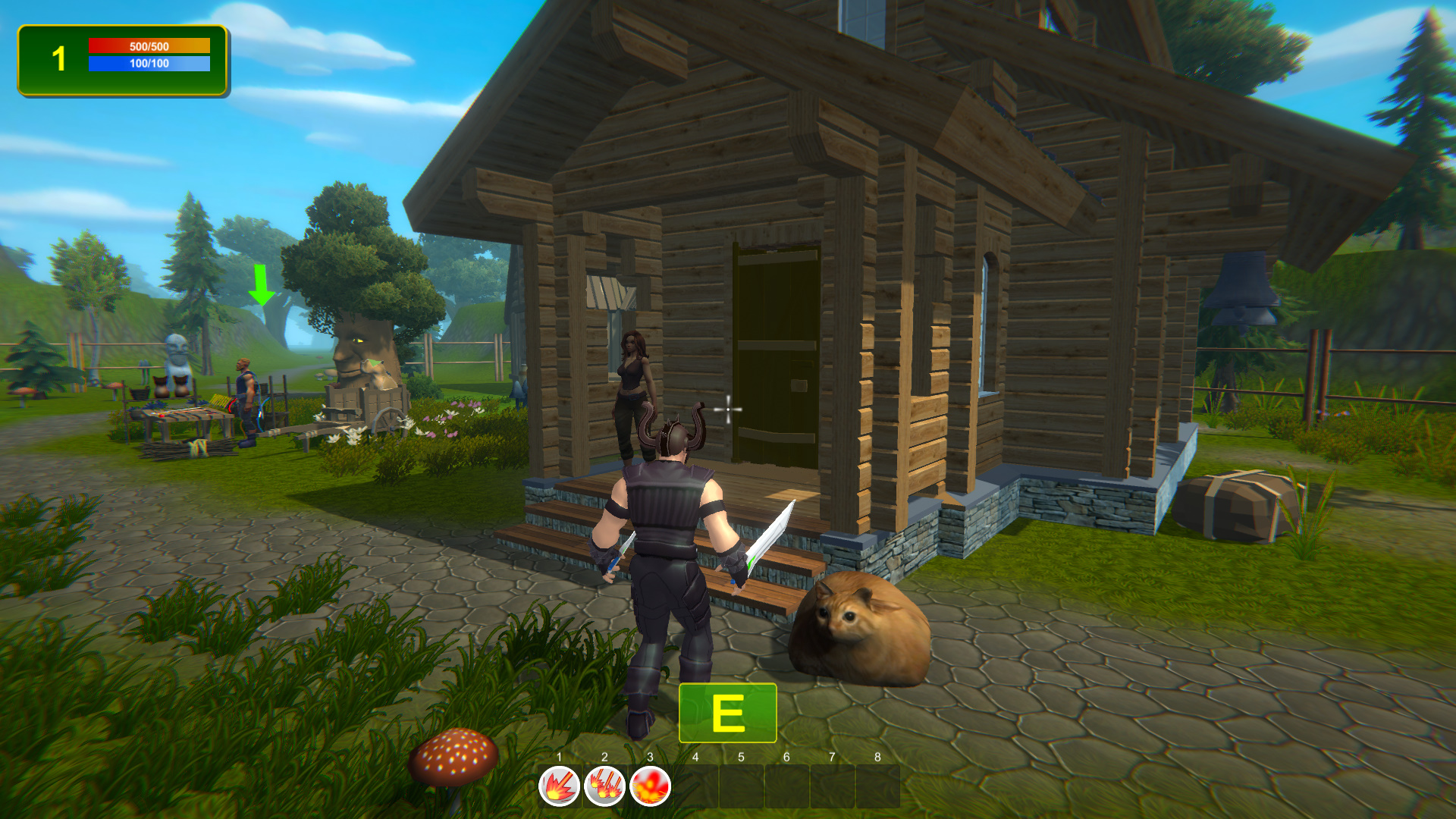Click the mana bar showing 100/100
This screenshot has height=819, width=1456.
coord(148,64)
